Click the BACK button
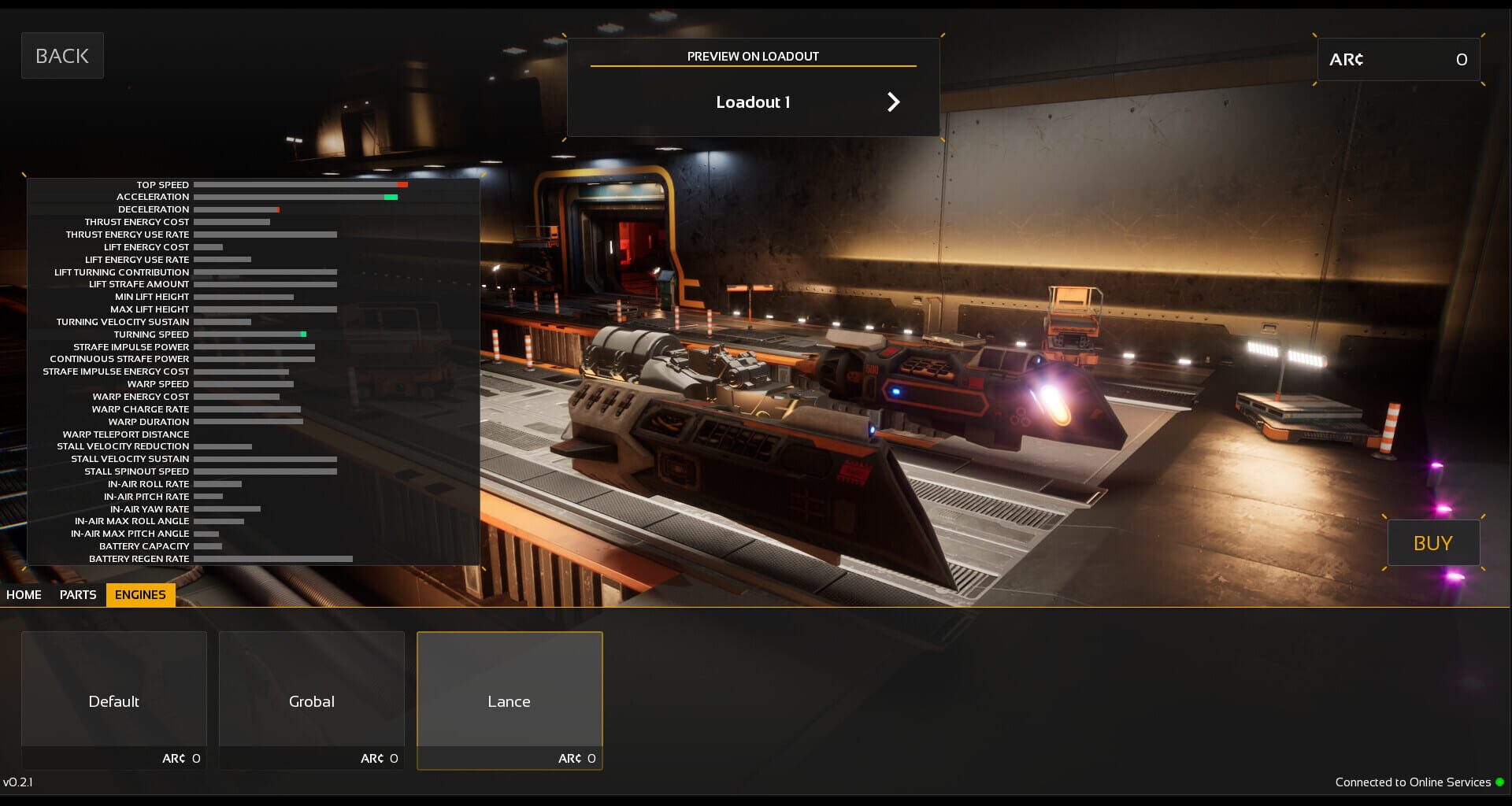The height and width of the screenshot is (806, 1512). tap(62, 55)
